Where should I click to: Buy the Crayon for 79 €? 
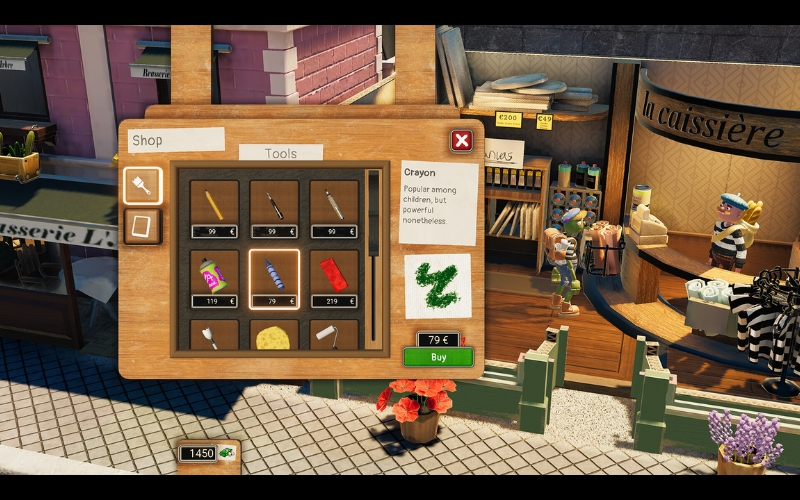438,357
